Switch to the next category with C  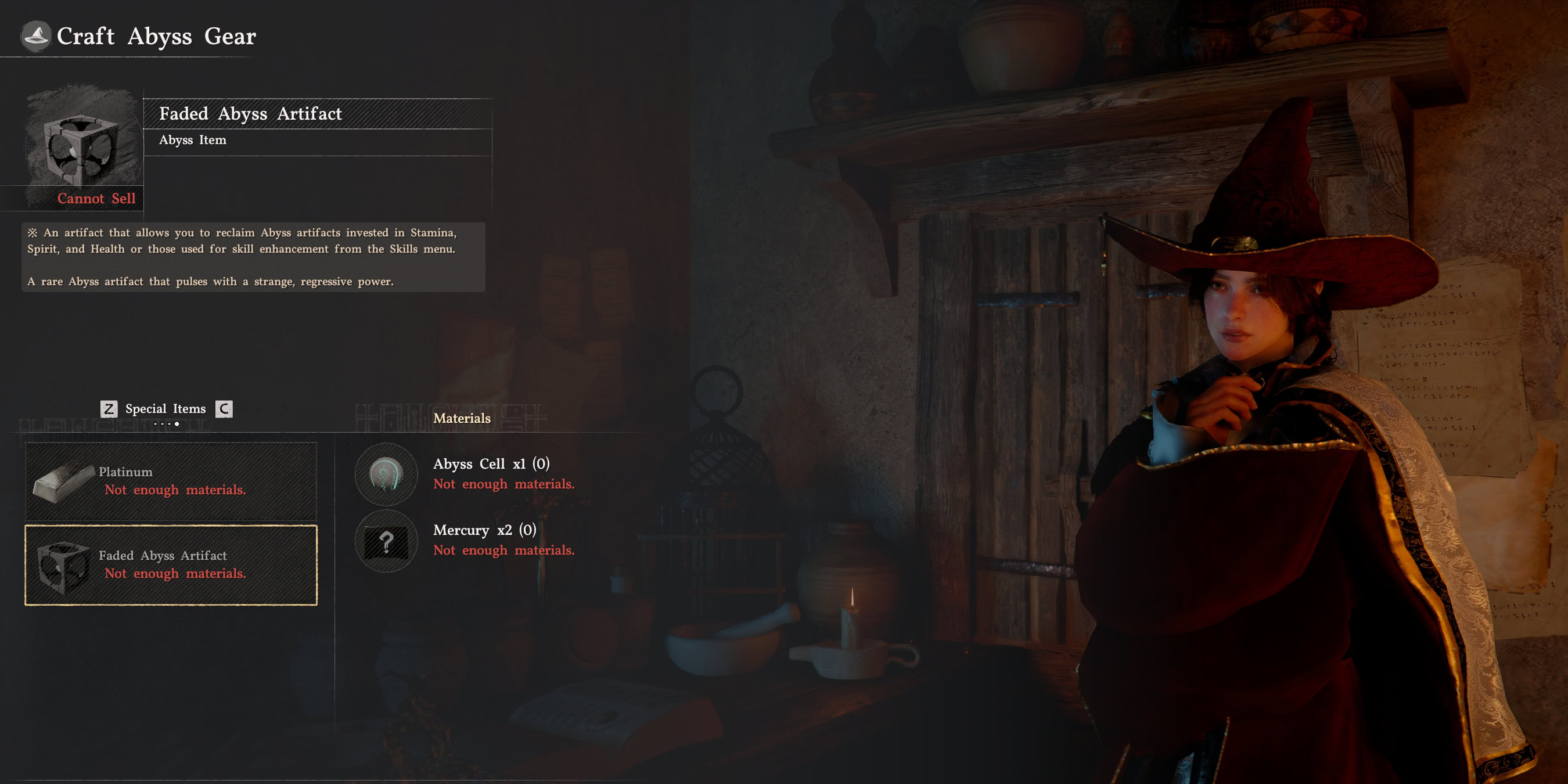coord(224,408)
